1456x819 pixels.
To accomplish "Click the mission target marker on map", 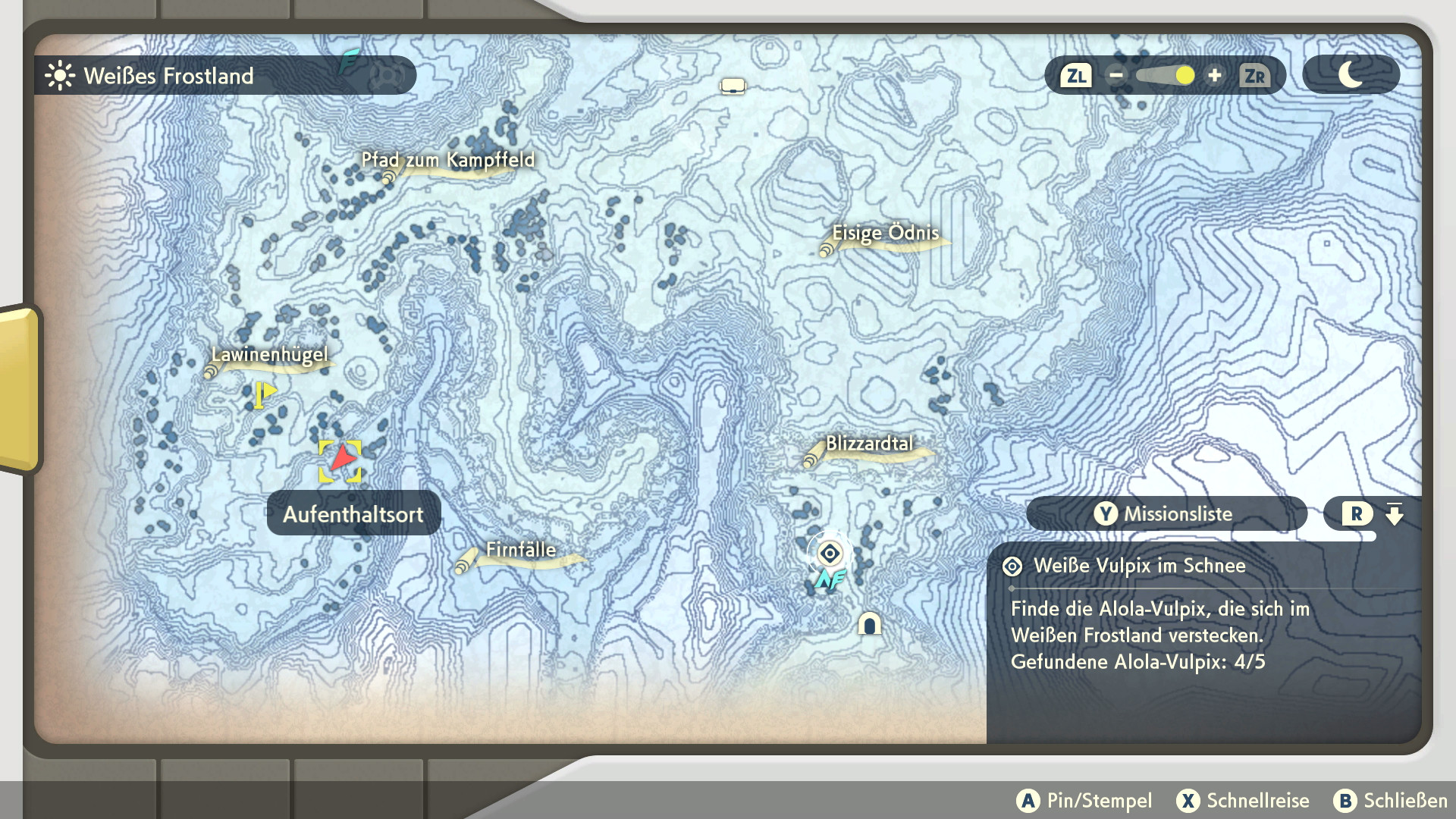I will (830, 554).
